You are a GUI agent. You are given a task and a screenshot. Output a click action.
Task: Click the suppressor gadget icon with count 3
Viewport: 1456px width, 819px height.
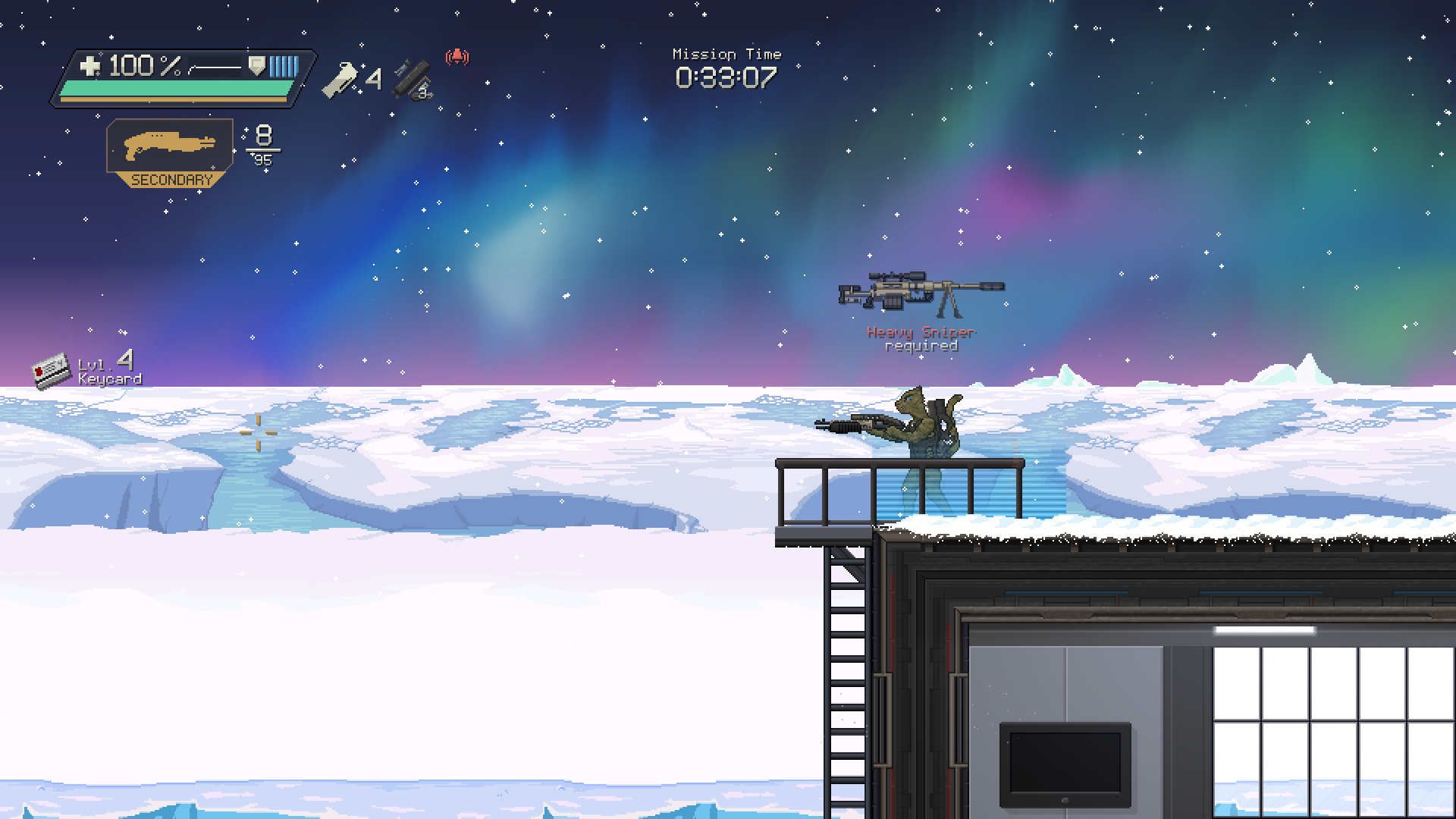[412, 80]
